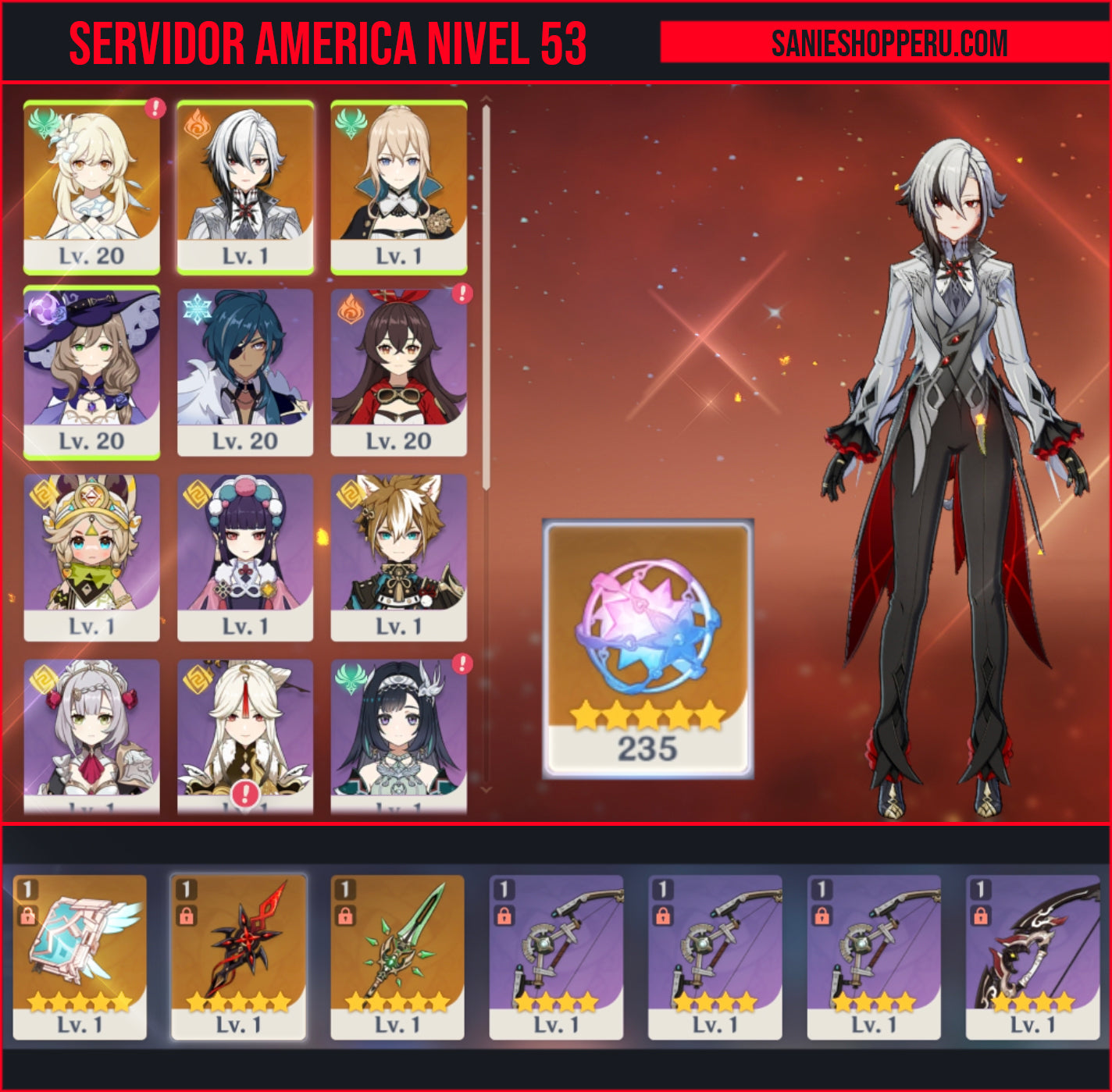Click the Cryo icon on Kaeya's portrait
This screenshot has height=1092, width=1112.
point(196,309)
